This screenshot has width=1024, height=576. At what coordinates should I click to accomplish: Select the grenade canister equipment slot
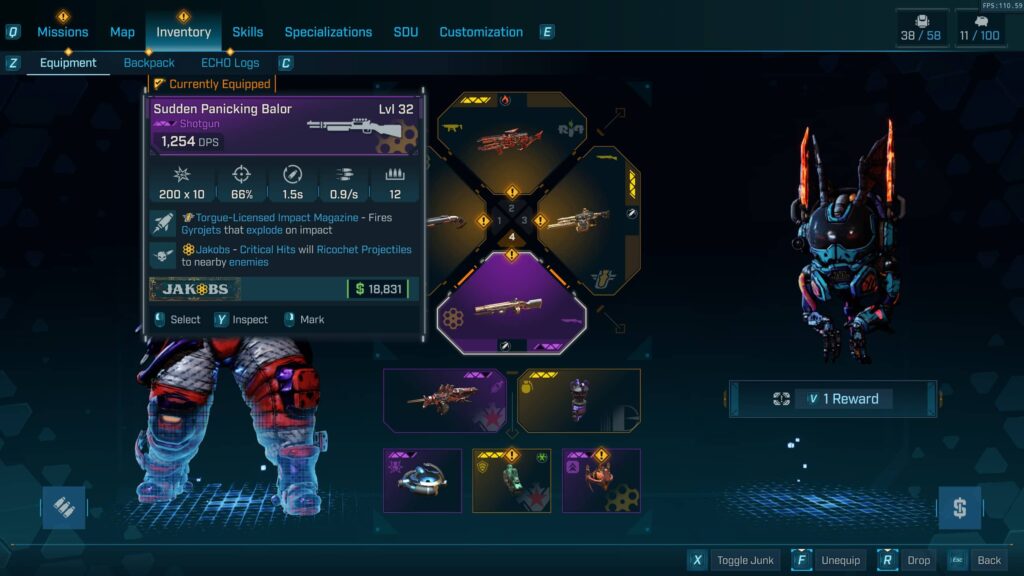[579, 400]
